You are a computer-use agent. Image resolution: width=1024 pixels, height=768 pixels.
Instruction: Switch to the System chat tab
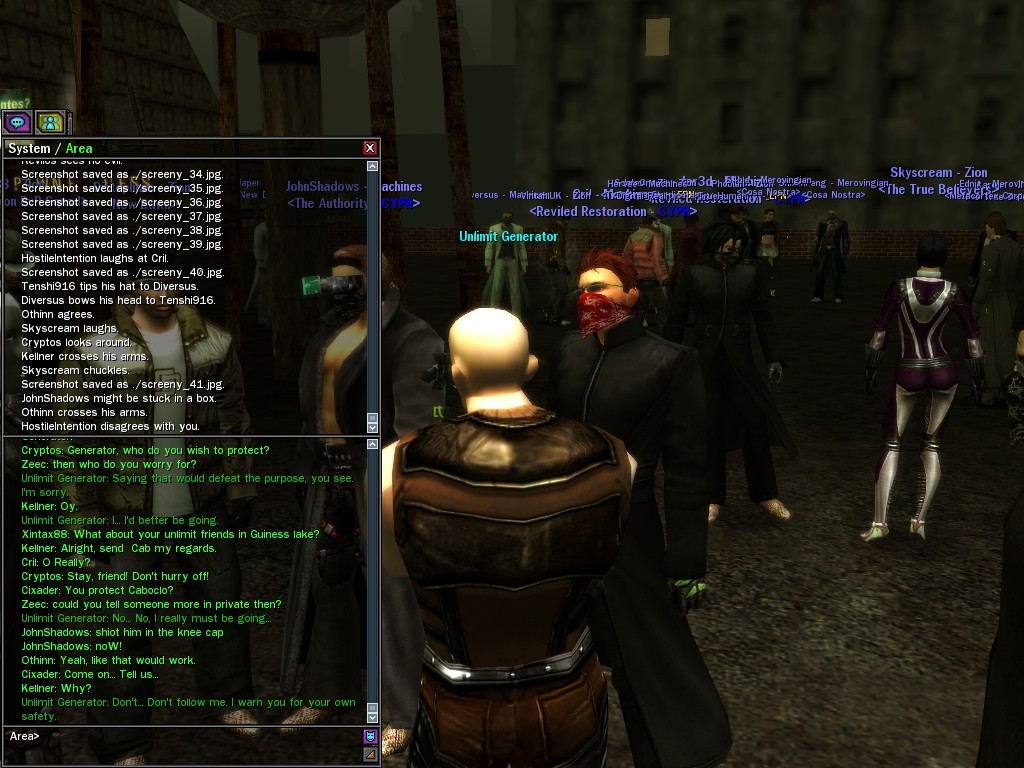(x=28, y=149)
